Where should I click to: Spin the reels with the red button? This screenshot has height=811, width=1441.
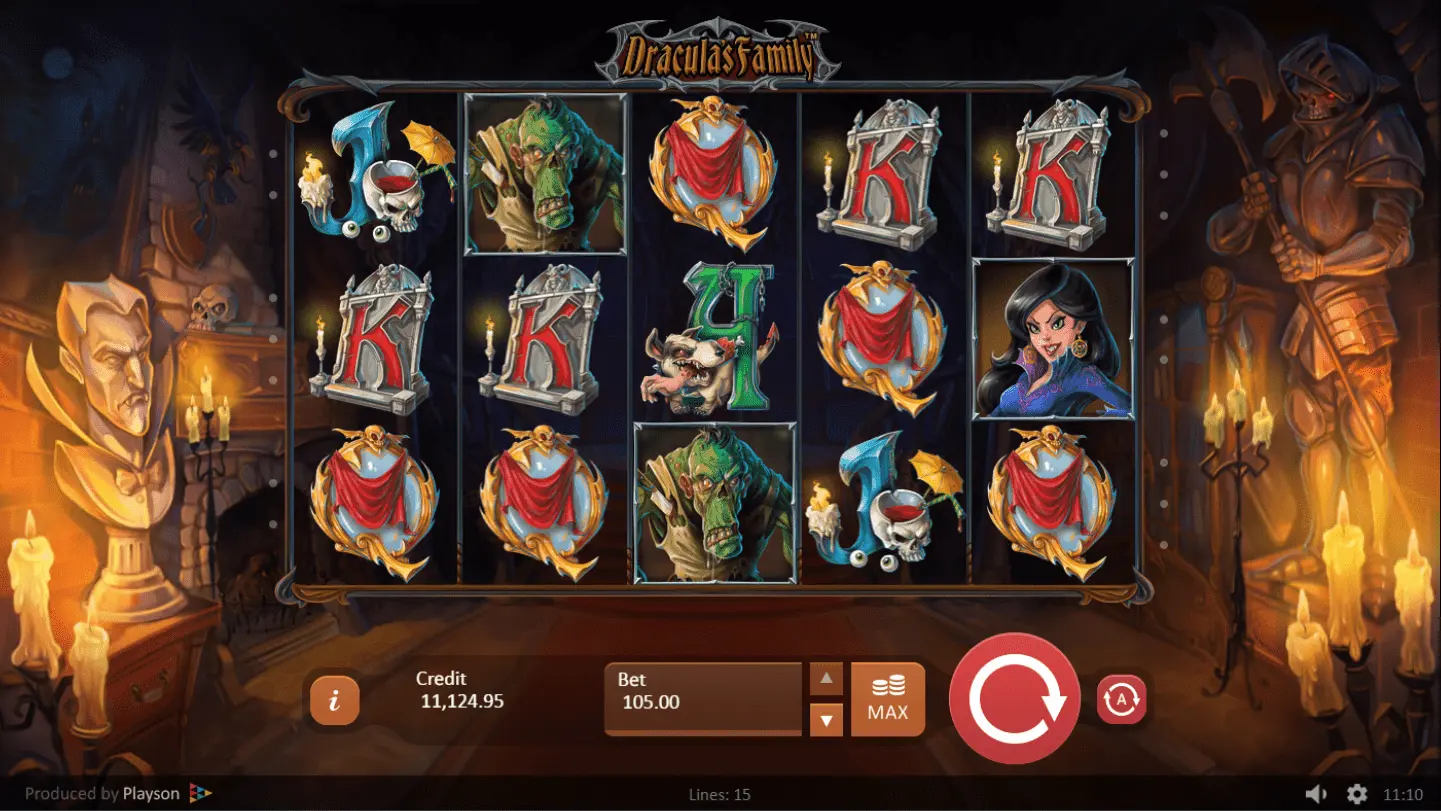1014,698
